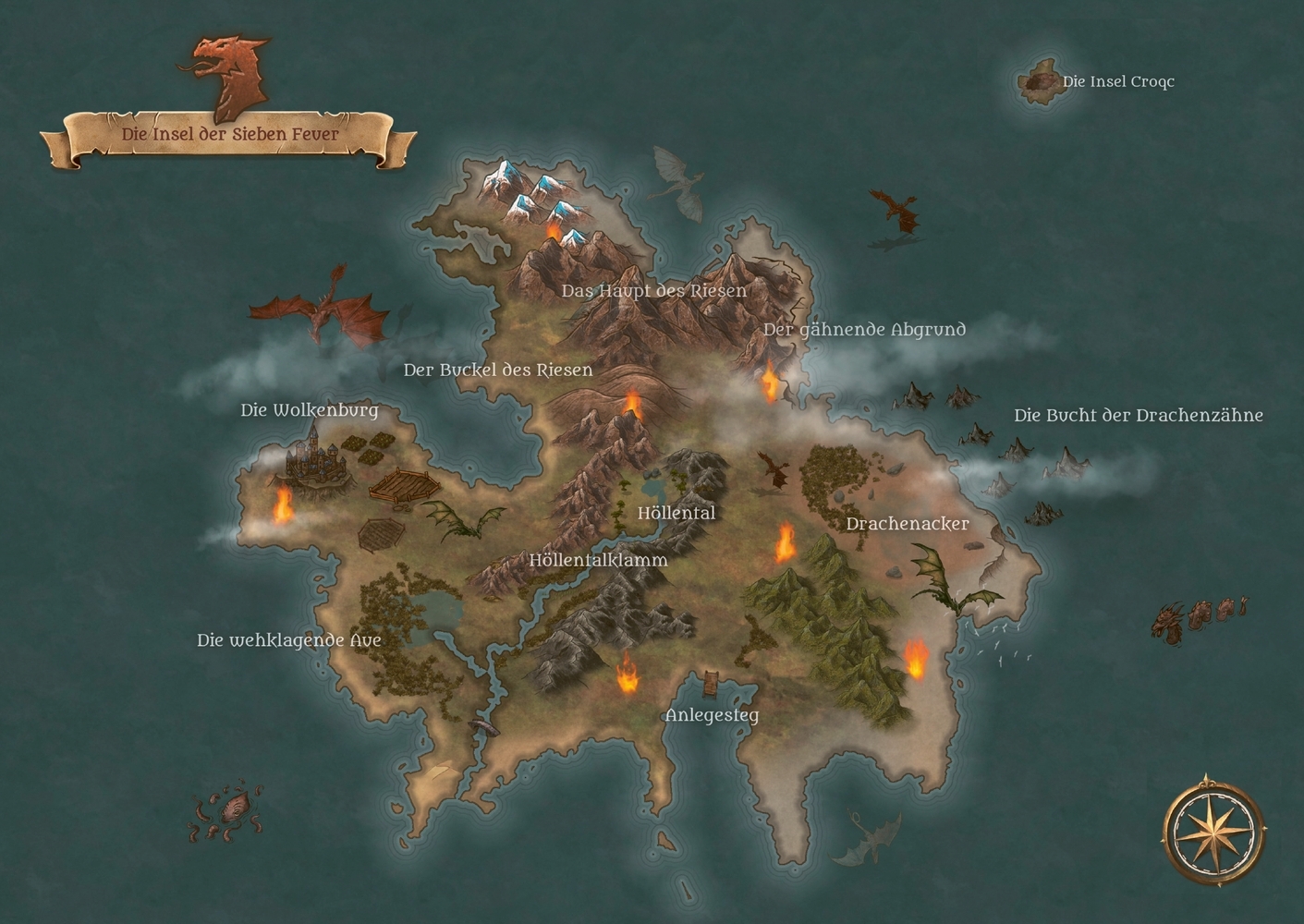Select the Die Insel Croqc location label

pyautogui.click(x=1117, y=81)
